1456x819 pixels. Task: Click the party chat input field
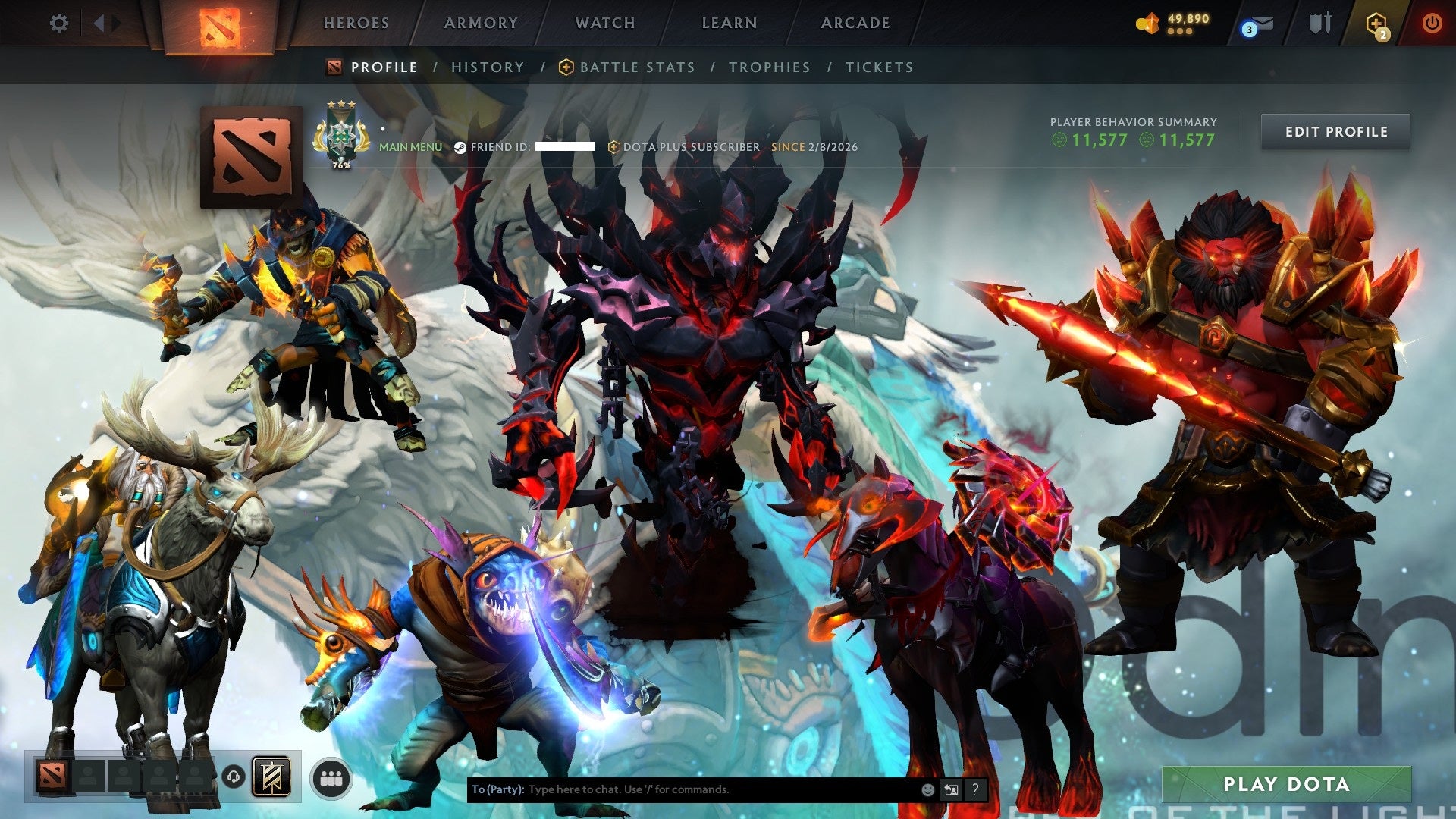pos(682,789)
